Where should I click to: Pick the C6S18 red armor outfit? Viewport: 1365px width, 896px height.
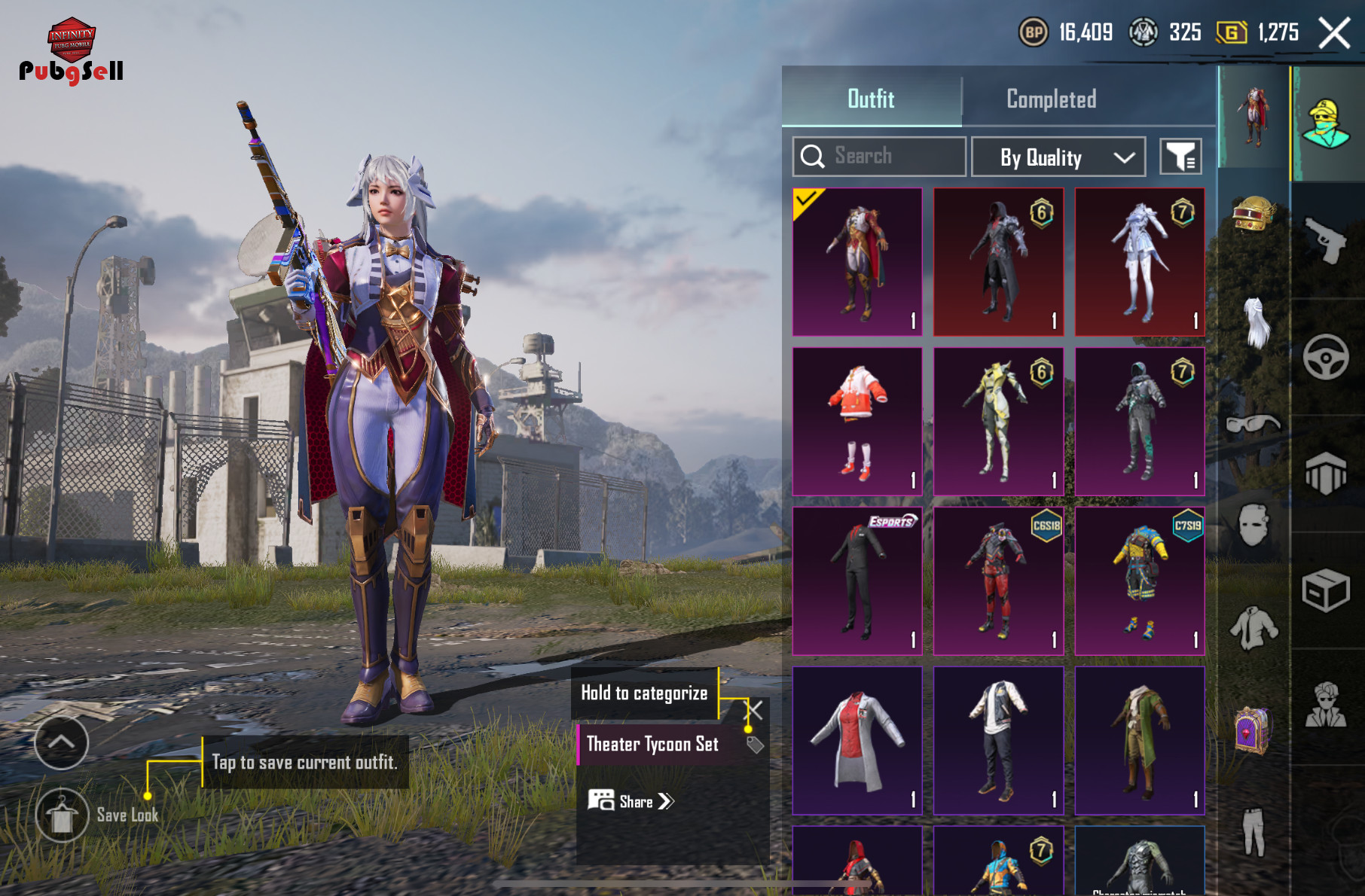click(998, 581)
